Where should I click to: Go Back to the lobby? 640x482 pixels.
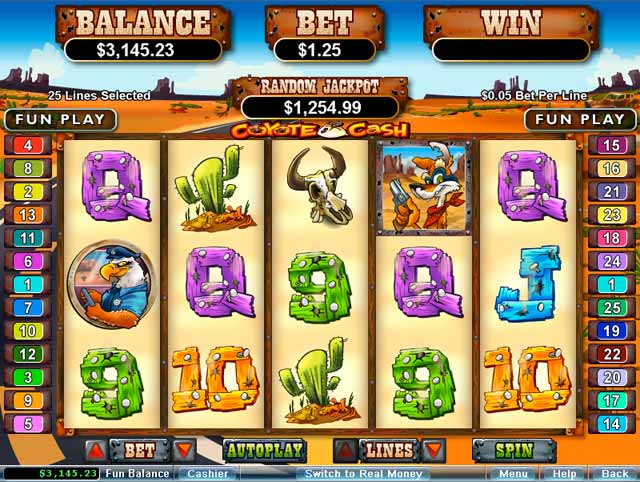(x=613, y=474)
